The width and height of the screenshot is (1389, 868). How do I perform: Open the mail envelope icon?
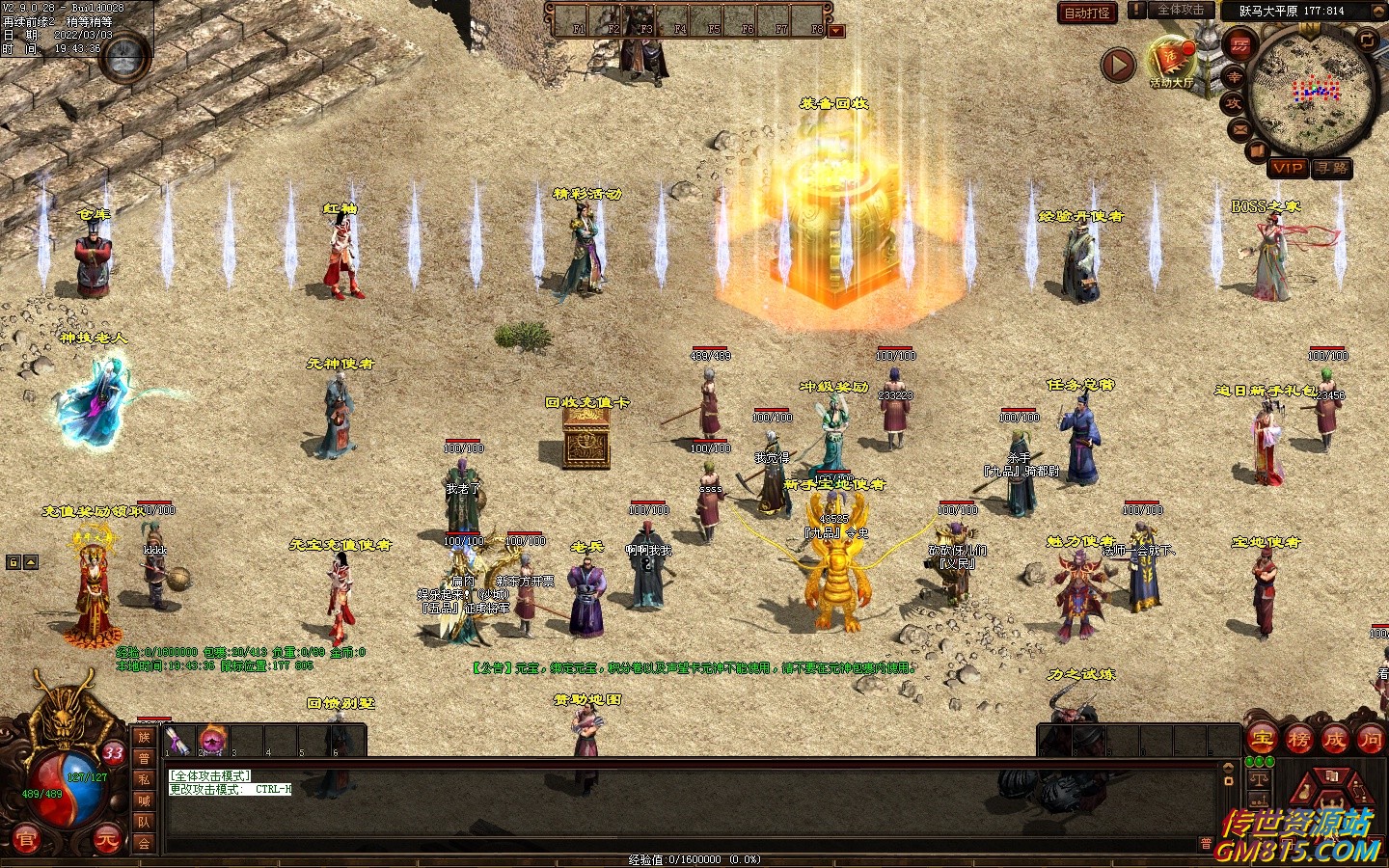click(x=1239, y=129)
